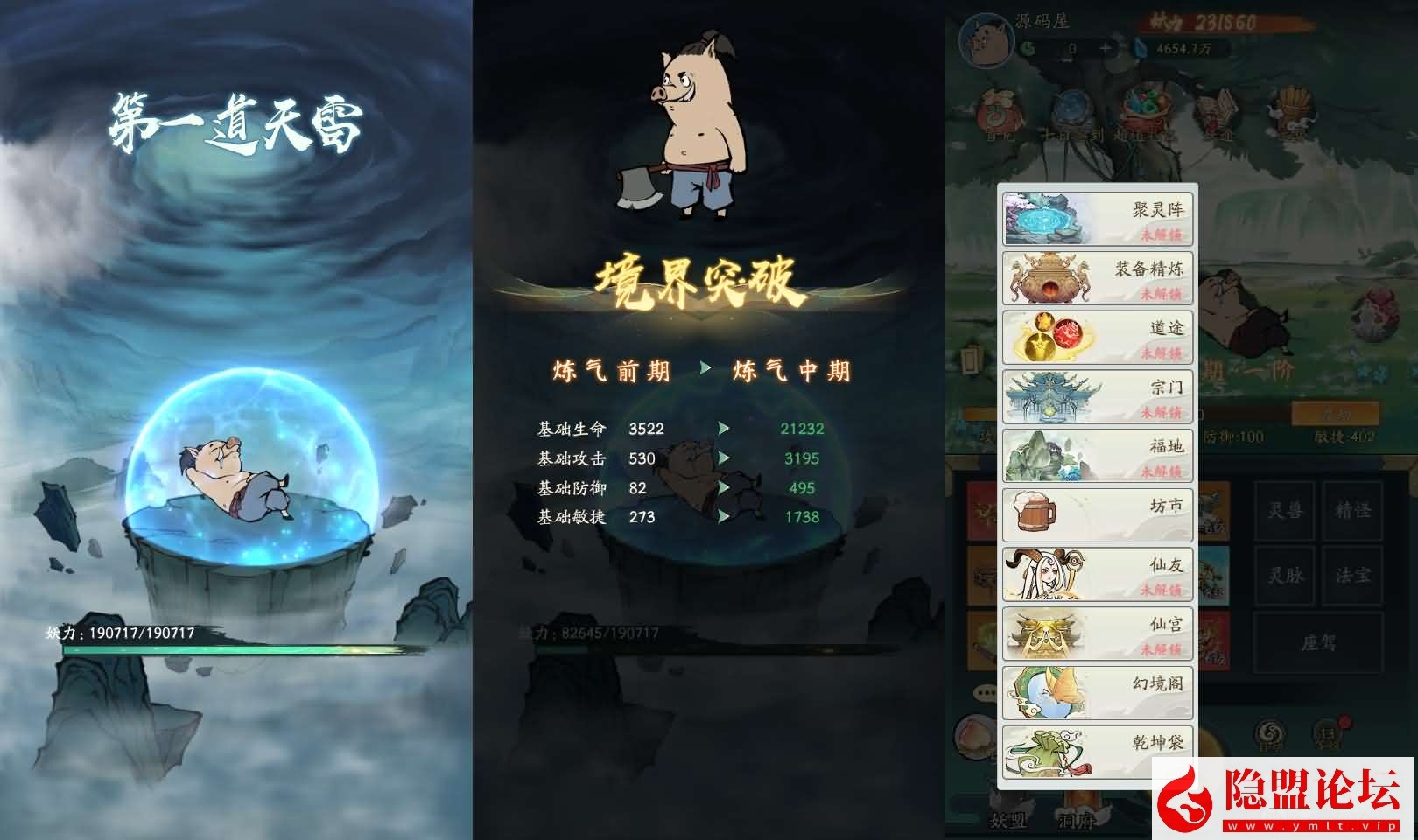Image resolution: width=1418 pixels, height=840 pixels.
Task: Select the 幻境阁 entry
Action: coord(1097,692)
